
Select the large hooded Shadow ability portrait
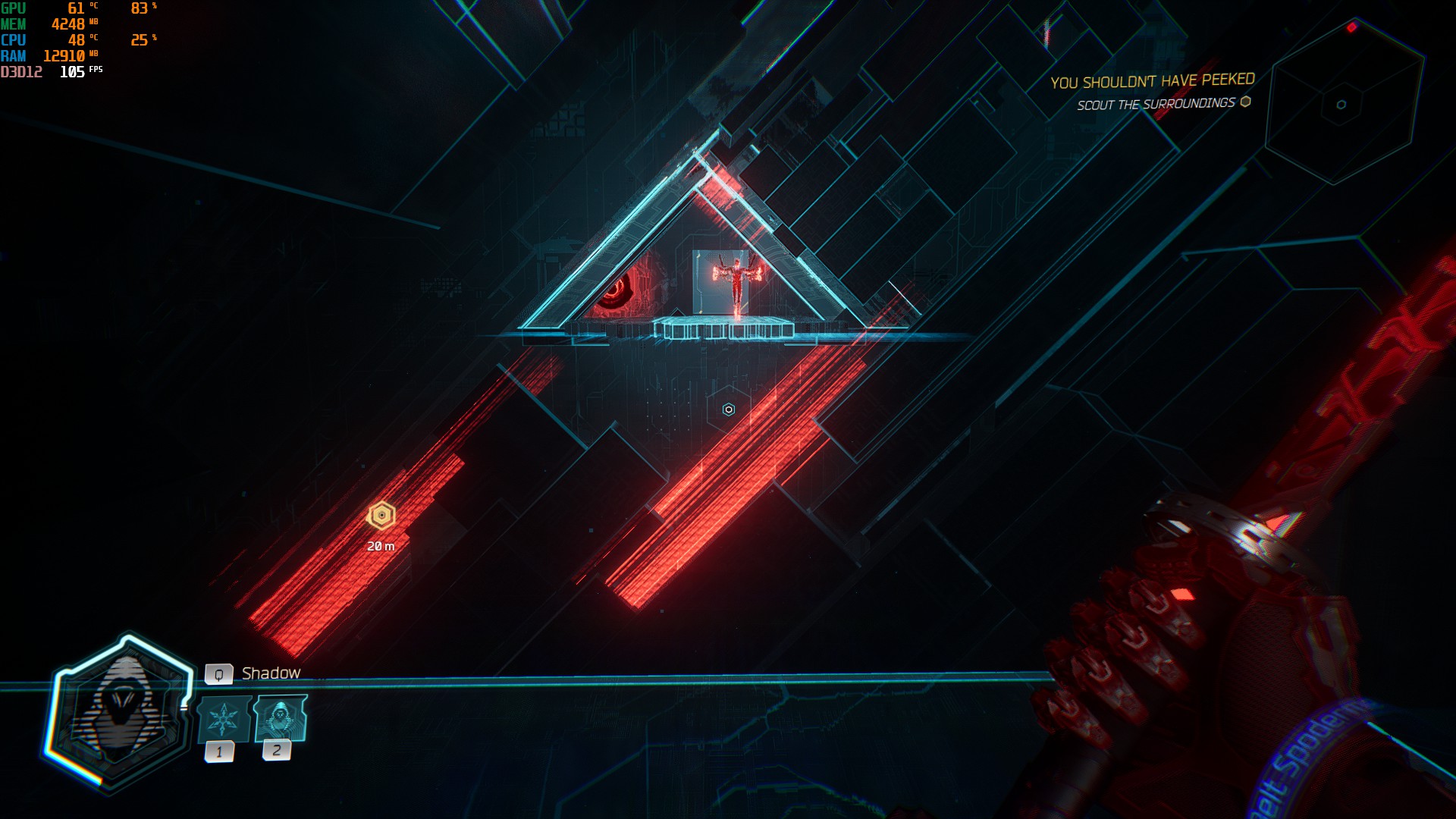(121, 713)
